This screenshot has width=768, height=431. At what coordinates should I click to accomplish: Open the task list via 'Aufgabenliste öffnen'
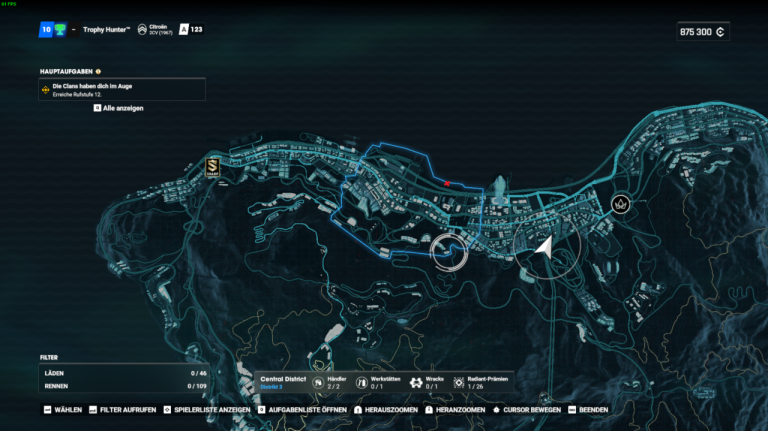pyautogui.click(x=302, y=409)
